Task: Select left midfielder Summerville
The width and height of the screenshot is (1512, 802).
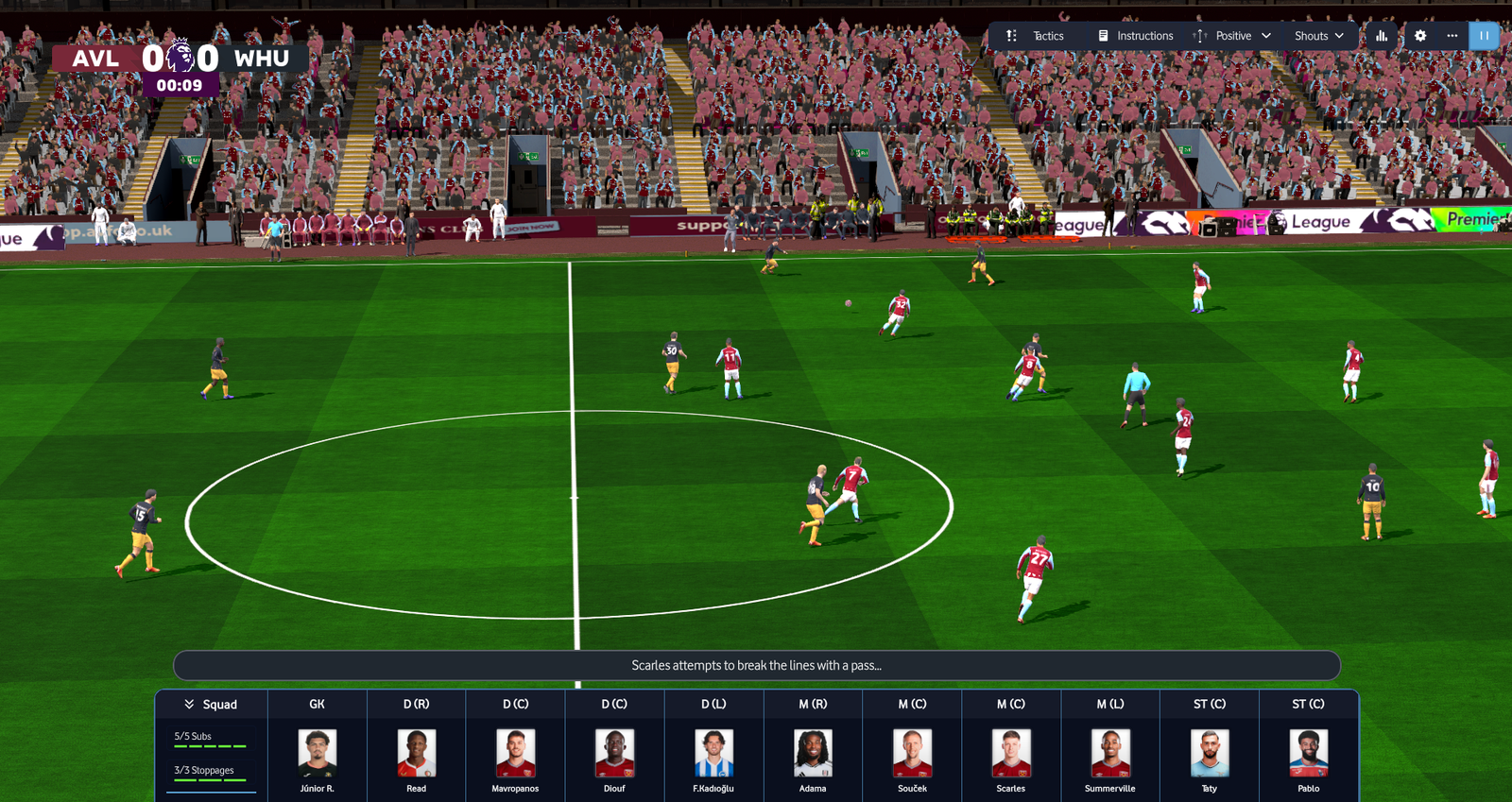Action: 1110,754
